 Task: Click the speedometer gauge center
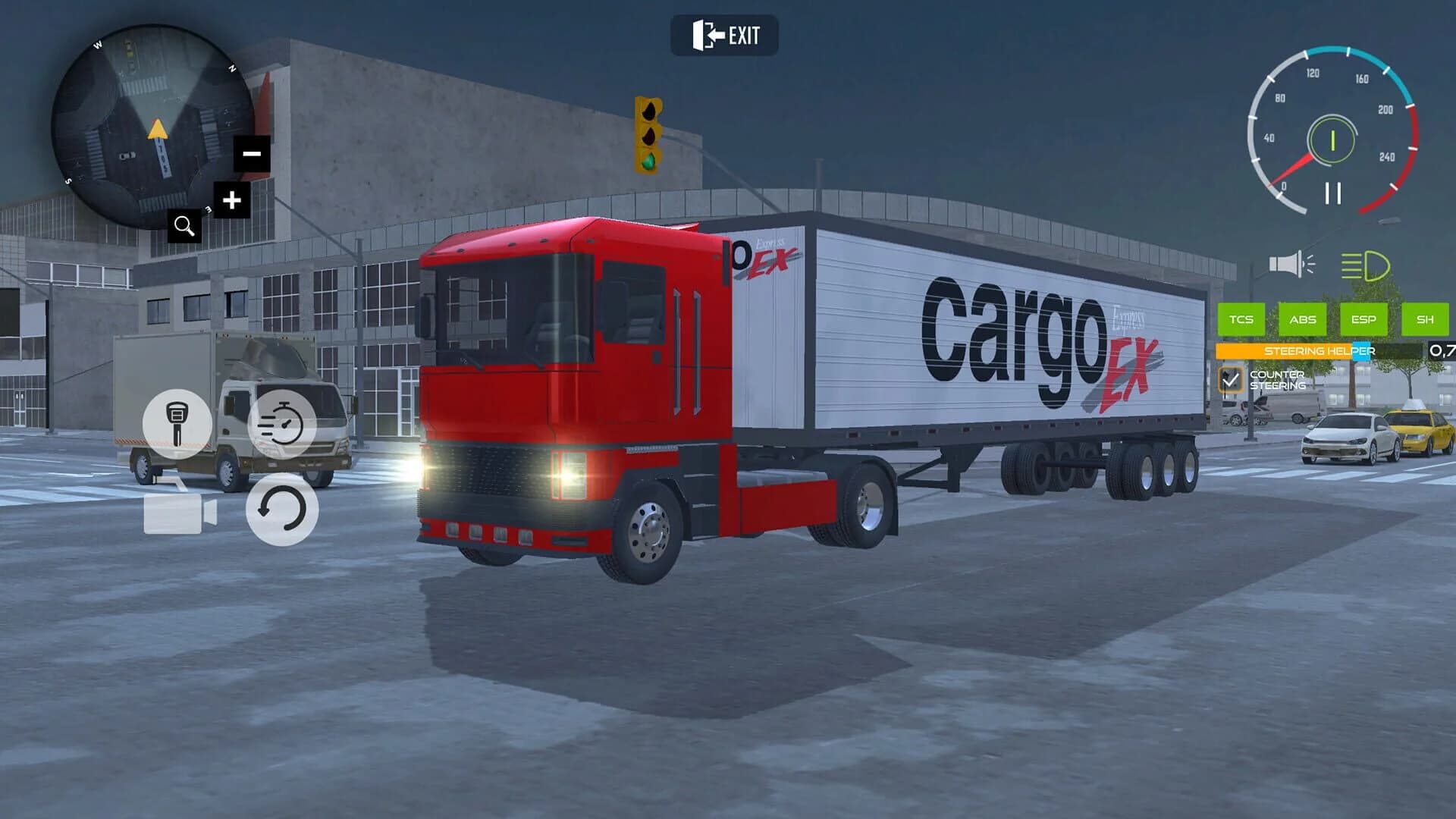(x=1332, y=140)
